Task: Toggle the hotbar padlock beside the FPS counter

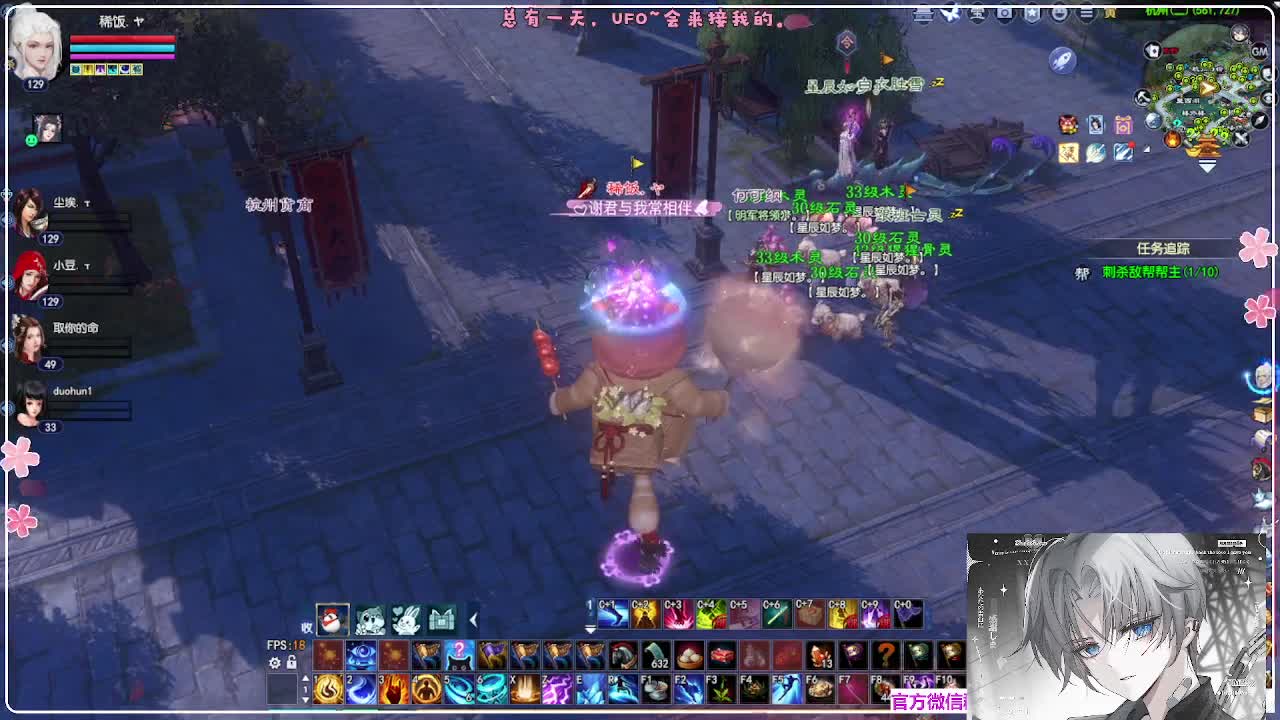Action: tap(292, 664)
